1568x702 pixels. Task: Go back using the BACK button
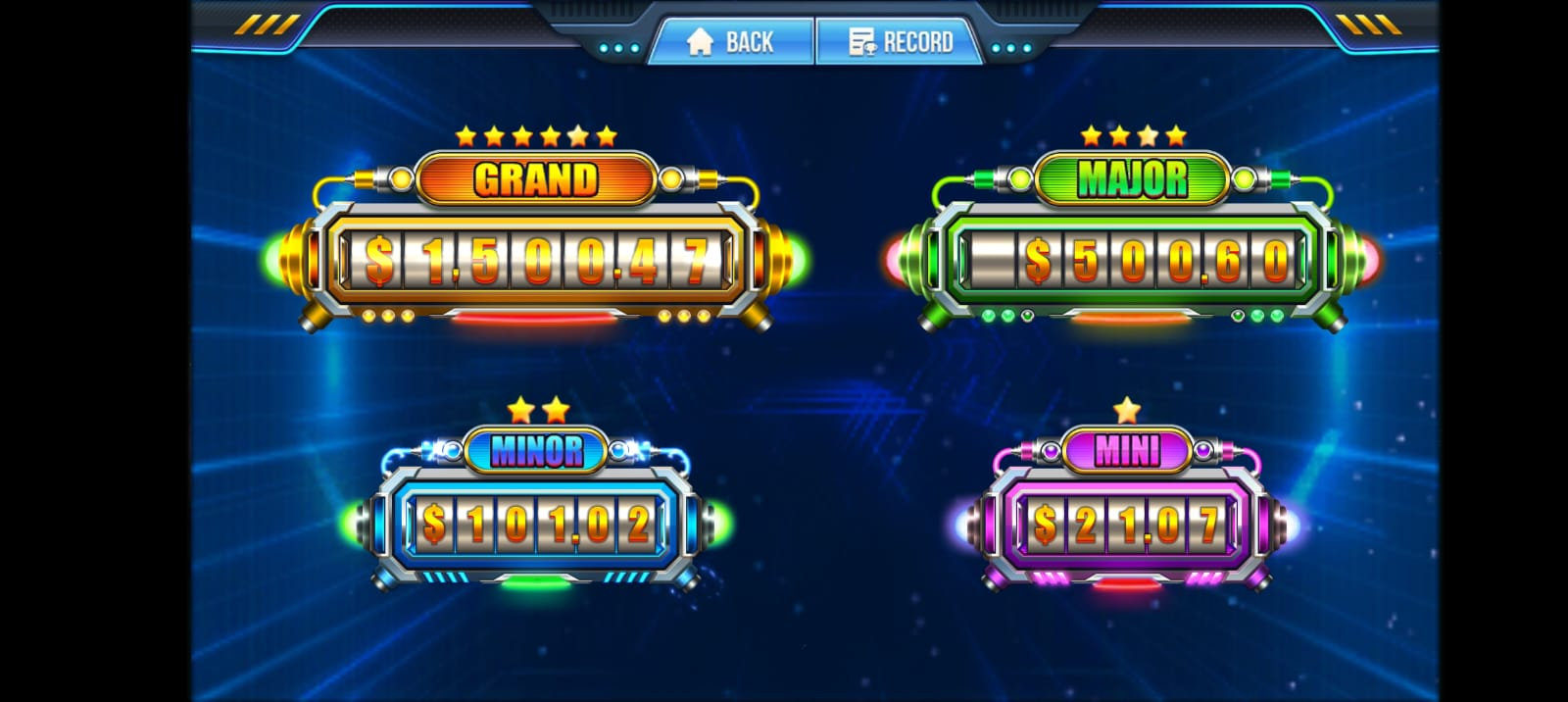point(731,42)
